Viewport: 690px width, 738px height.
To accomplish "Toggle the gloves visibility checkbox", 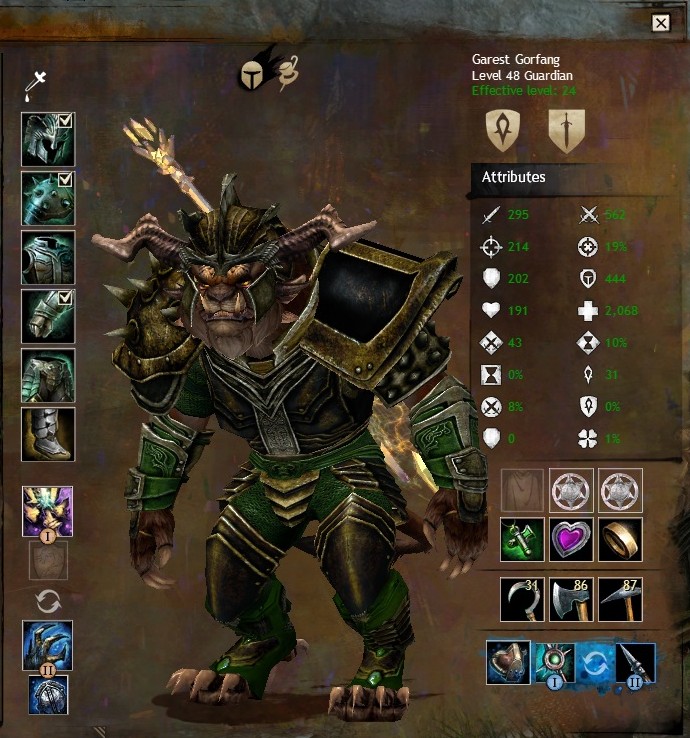I will 65,298.
